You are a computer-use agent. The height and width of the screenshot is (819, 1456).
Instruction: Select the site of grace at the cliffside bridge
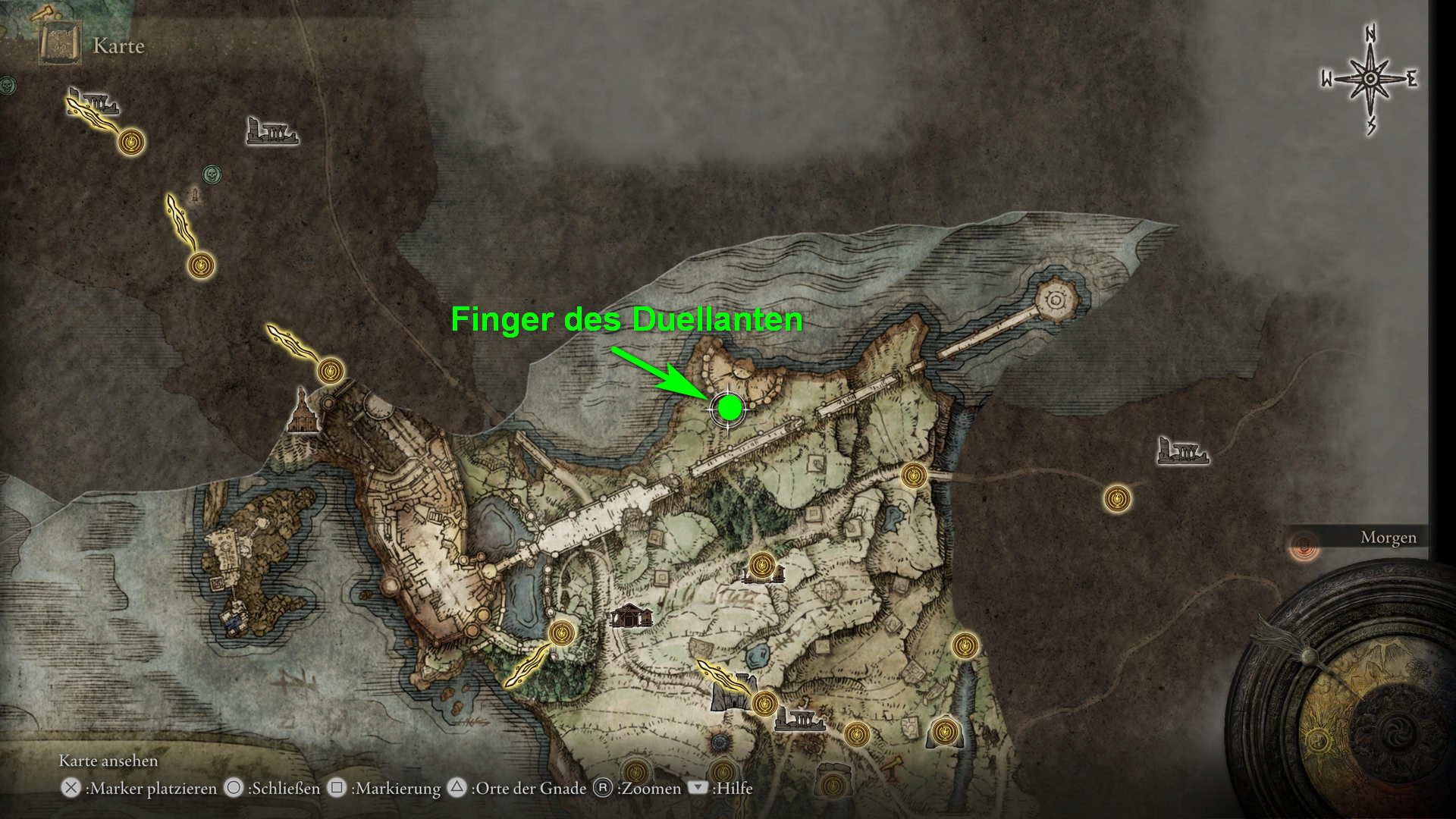tap(914, 475)
